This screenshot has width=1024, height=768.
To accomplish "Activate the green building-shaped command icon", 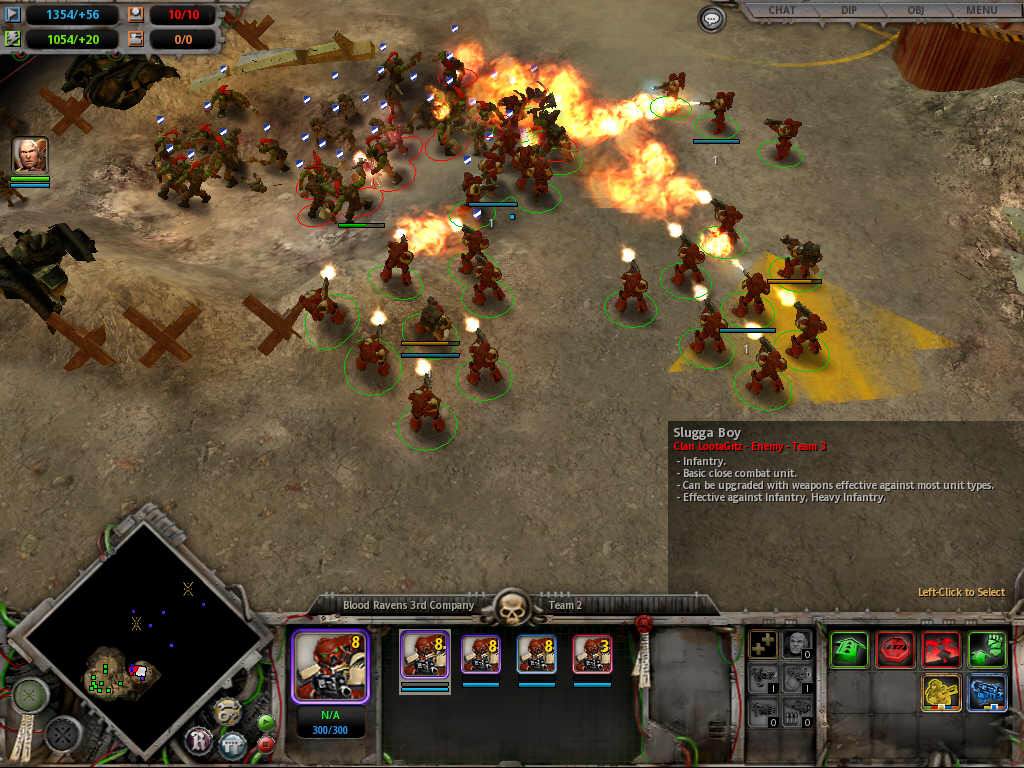I will [x=849, y=650].
